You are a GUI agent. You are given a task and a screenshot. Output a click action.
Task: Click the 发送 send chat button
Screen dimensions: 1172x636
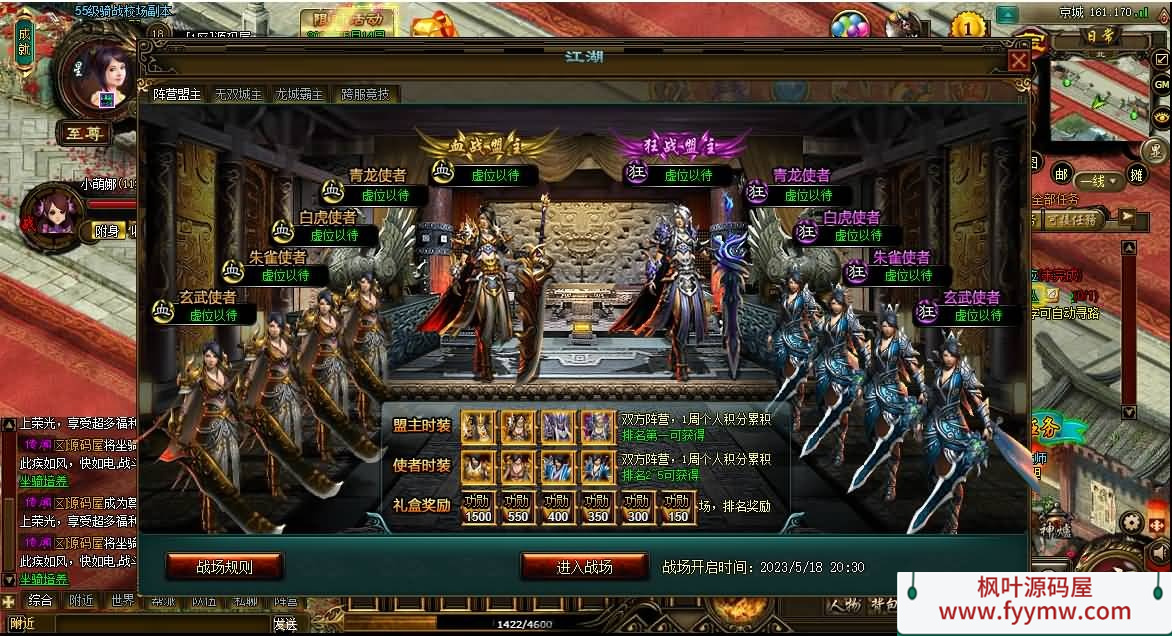pos(285,624)
